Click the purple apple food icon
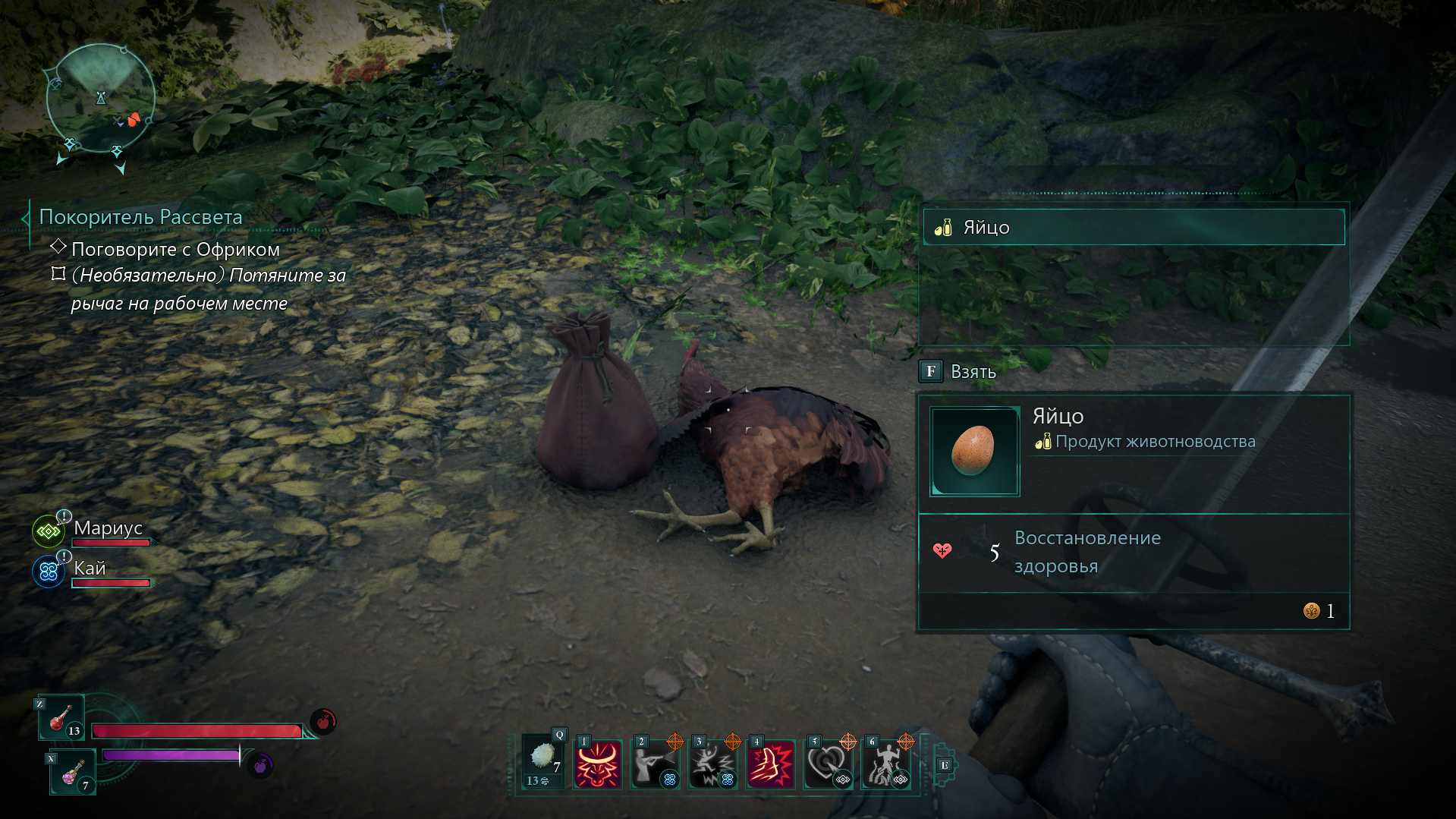The height and width of the screenshot is (819, 1456). 260,765
